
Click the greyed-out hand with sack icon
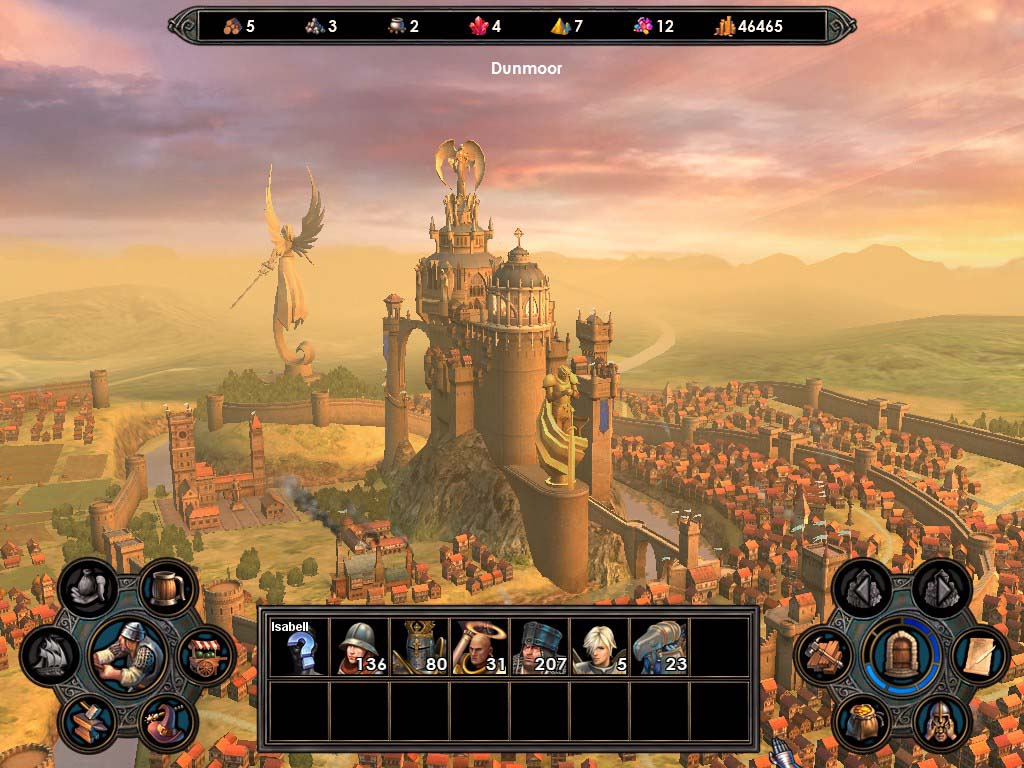click(88, 588)
